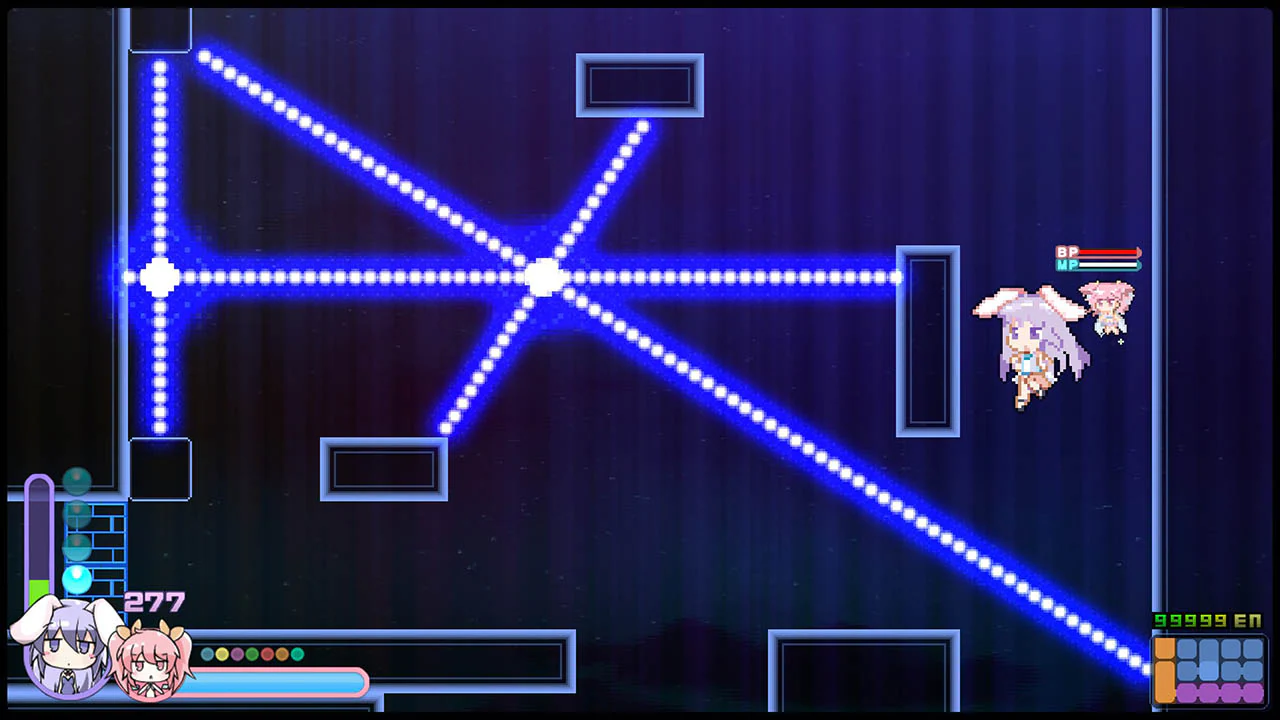Screen dimensions: 1280x720
Task: Click the teal MP label above the enemy
Action: point(1067,265)
